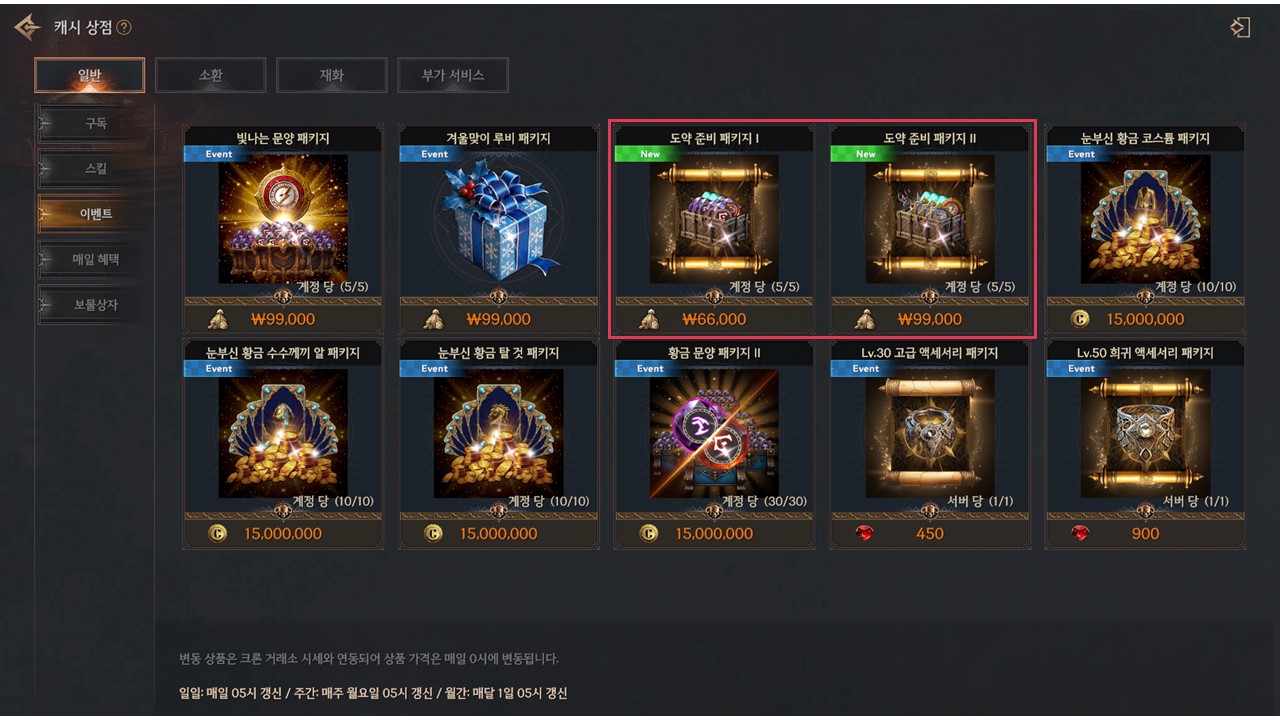
Task: Select the Lv.30 고급 액세서리 패키지
Action: (930, 435)
